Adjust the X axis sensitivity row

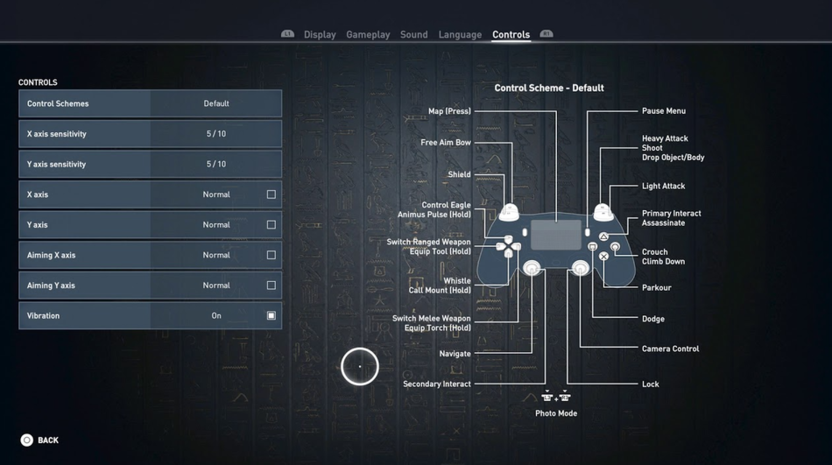pos(216,134)
